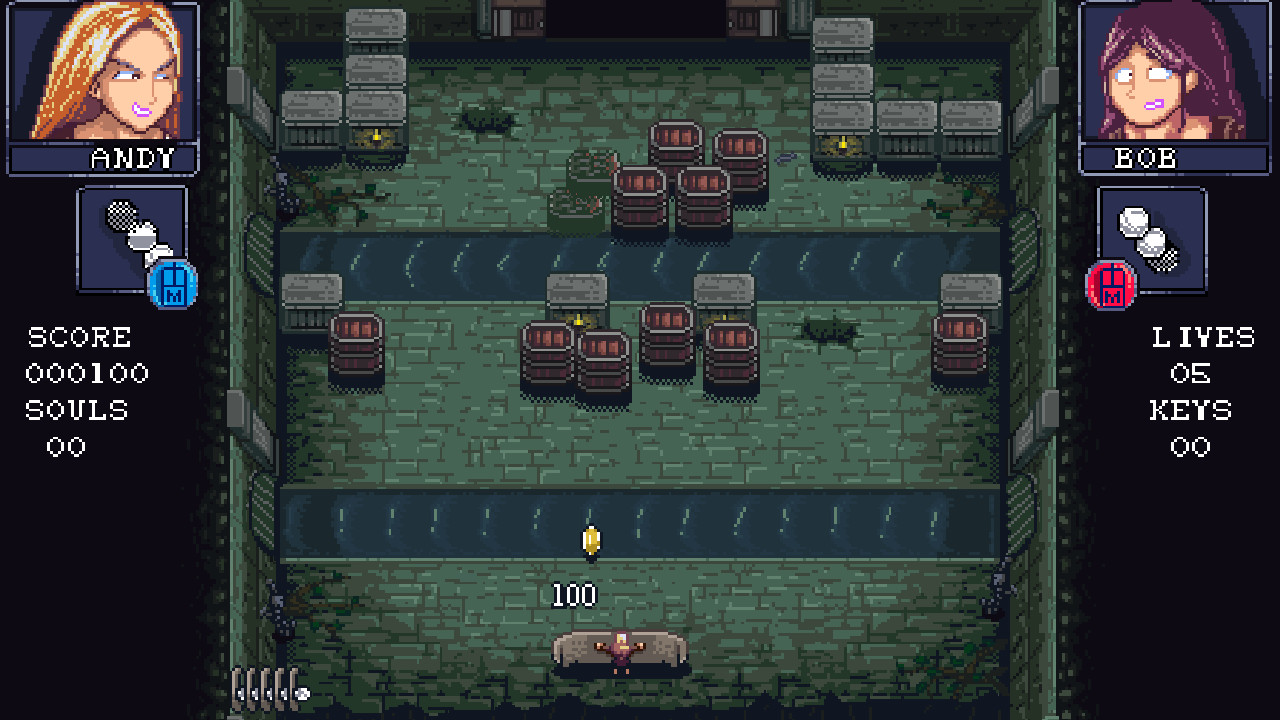
Task: Toggle Bob's character portrait
Action: pyautogui.click(x=1176, y=73)
